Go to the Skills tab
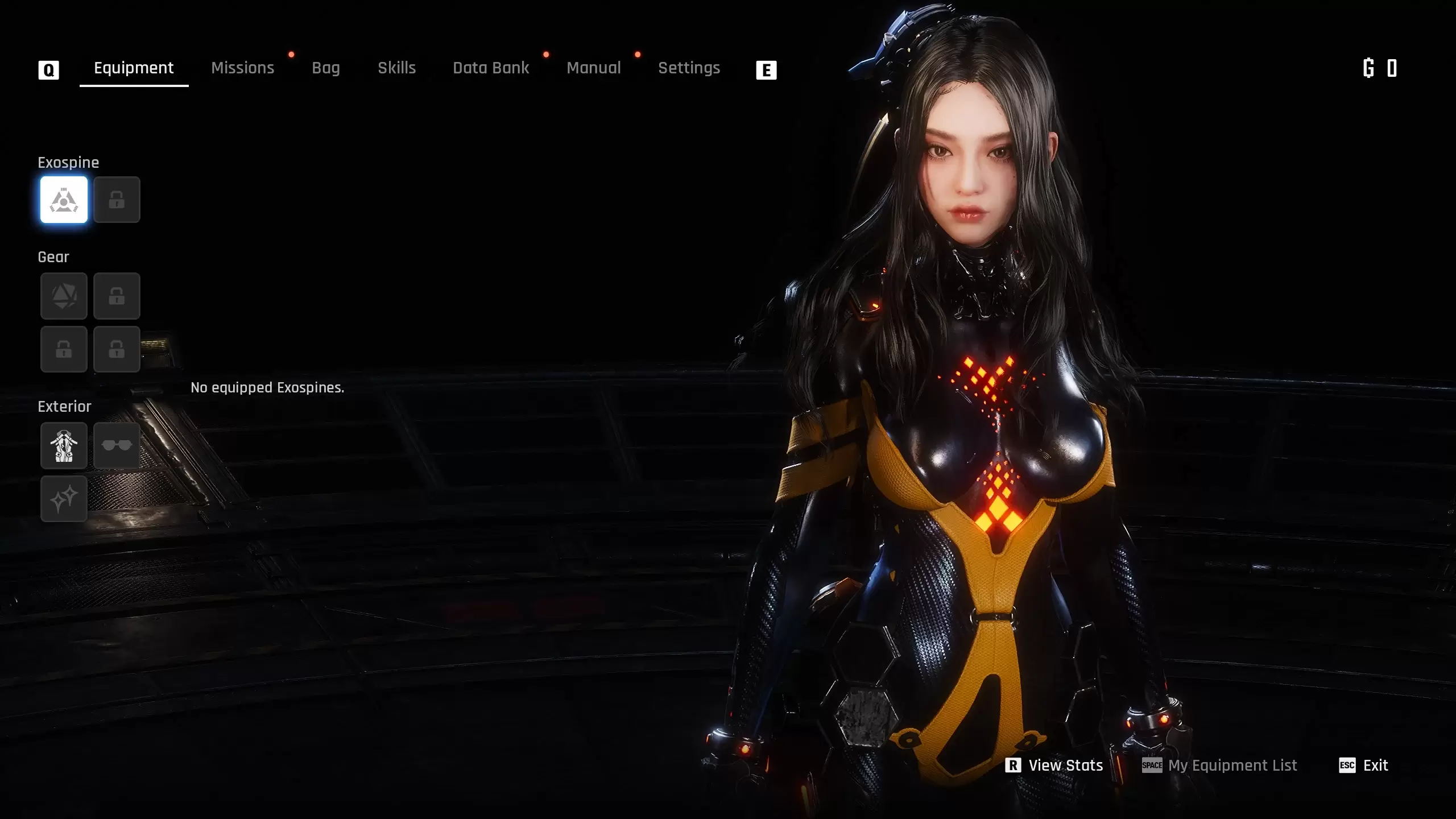Image resolution: width=1456 pixels, height=819 pixels. point(396,68)
